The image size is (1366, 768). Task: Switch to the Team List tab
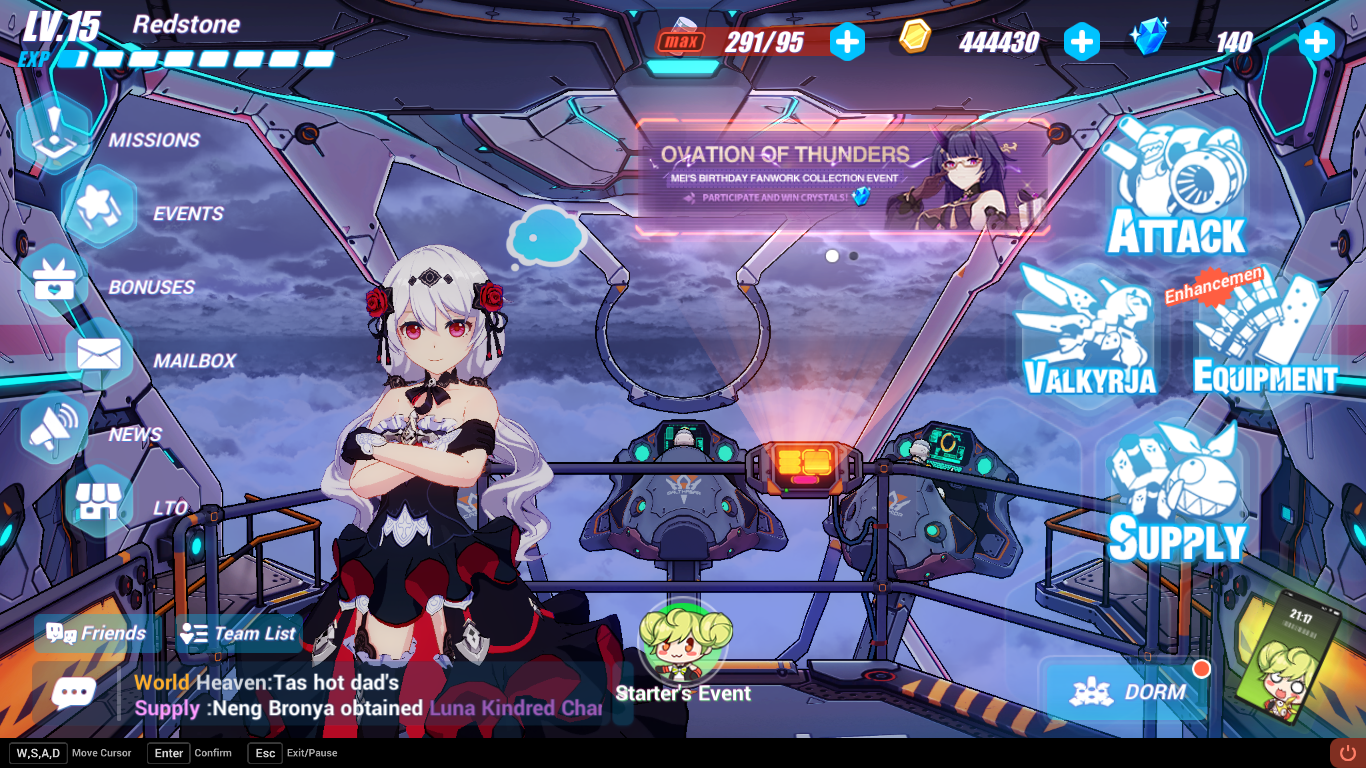tap(238, 632)
